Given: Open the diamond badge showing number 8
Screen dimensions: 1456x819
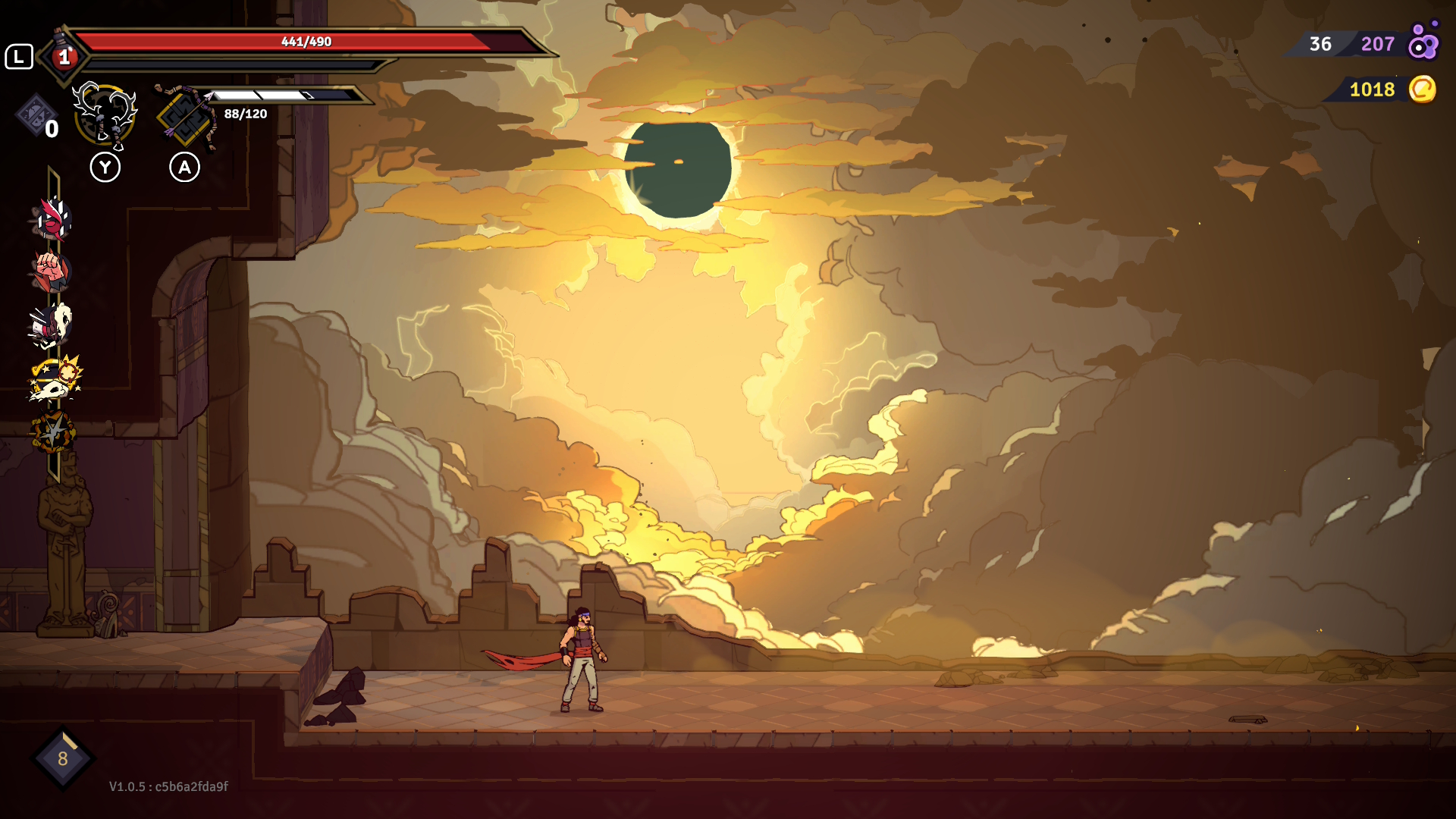Looking at the screenshot, I should 63,758.
